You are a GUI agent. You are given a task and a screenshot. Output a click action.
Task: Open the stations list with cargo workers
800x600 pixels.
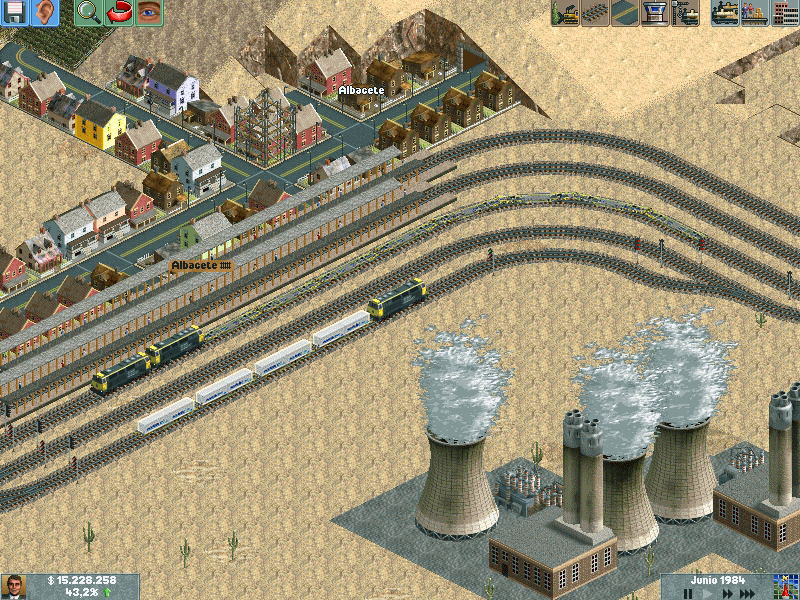[755, 13]
